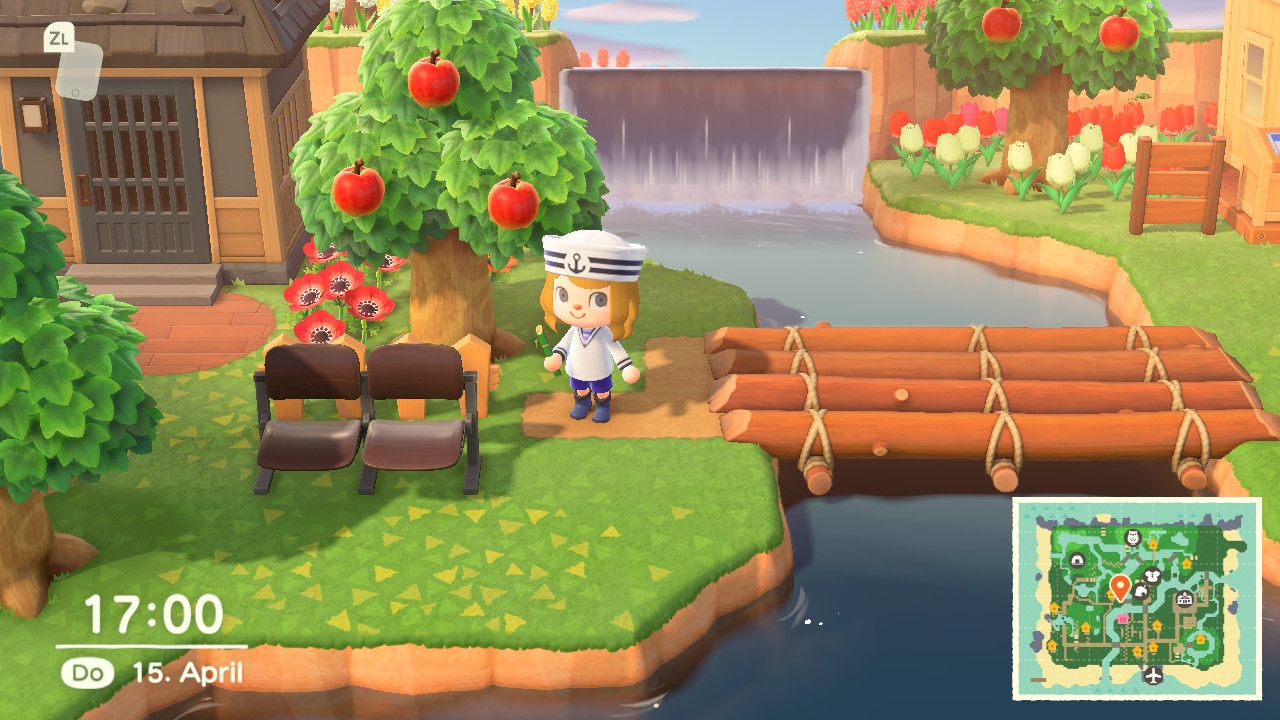The width and height of the screenshot is (1280, 720).
Task: Click the campsite tent marker on minimap
Action: pos(1077,560)
